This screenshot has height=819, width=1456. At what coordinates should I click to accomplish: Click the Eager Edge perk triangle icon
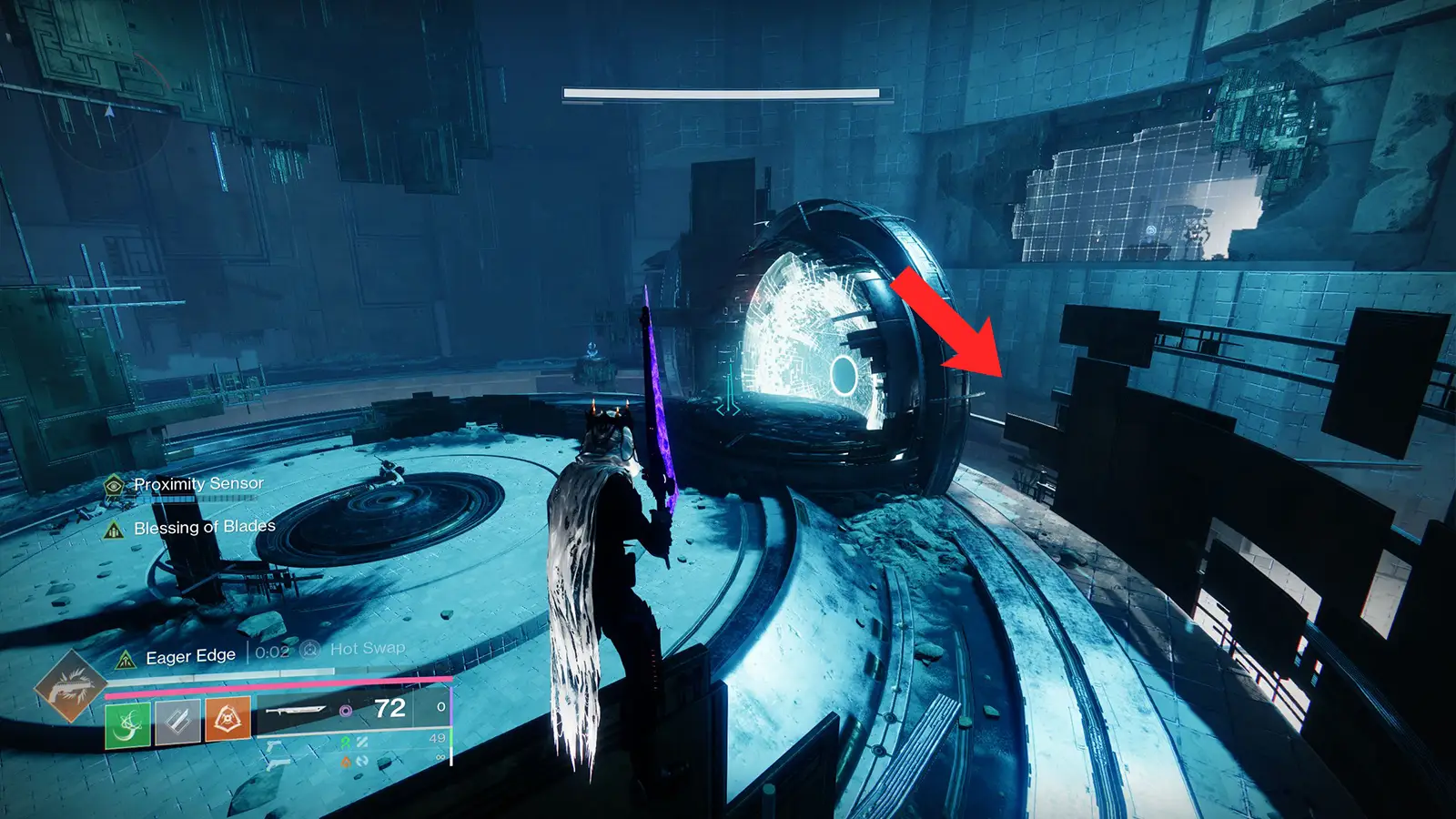tap(127, 658)
